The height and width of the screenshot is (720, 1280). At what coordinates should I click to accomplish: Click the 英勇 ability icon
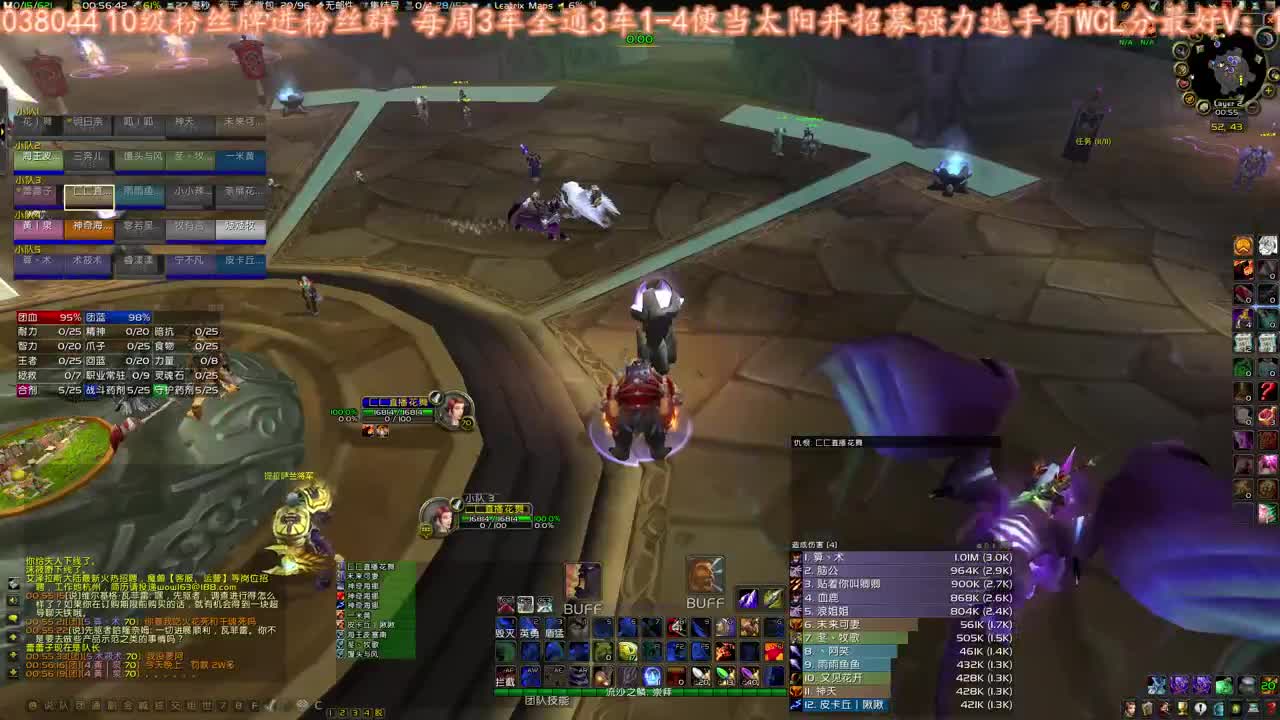point(530,626)
